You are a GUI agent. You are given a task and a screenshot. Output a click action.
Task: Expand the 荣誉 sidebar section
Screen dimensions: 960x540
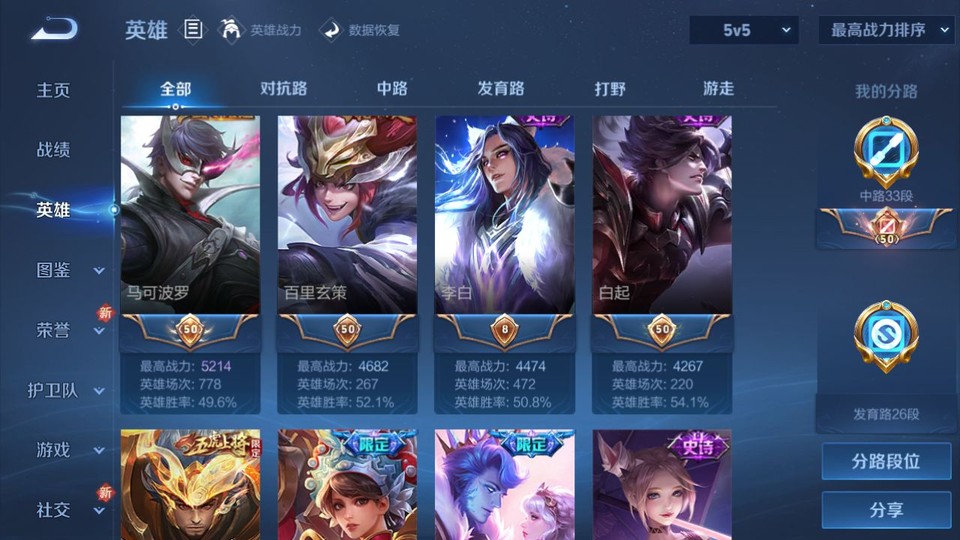pyautogui.click(x=66, y=330)
